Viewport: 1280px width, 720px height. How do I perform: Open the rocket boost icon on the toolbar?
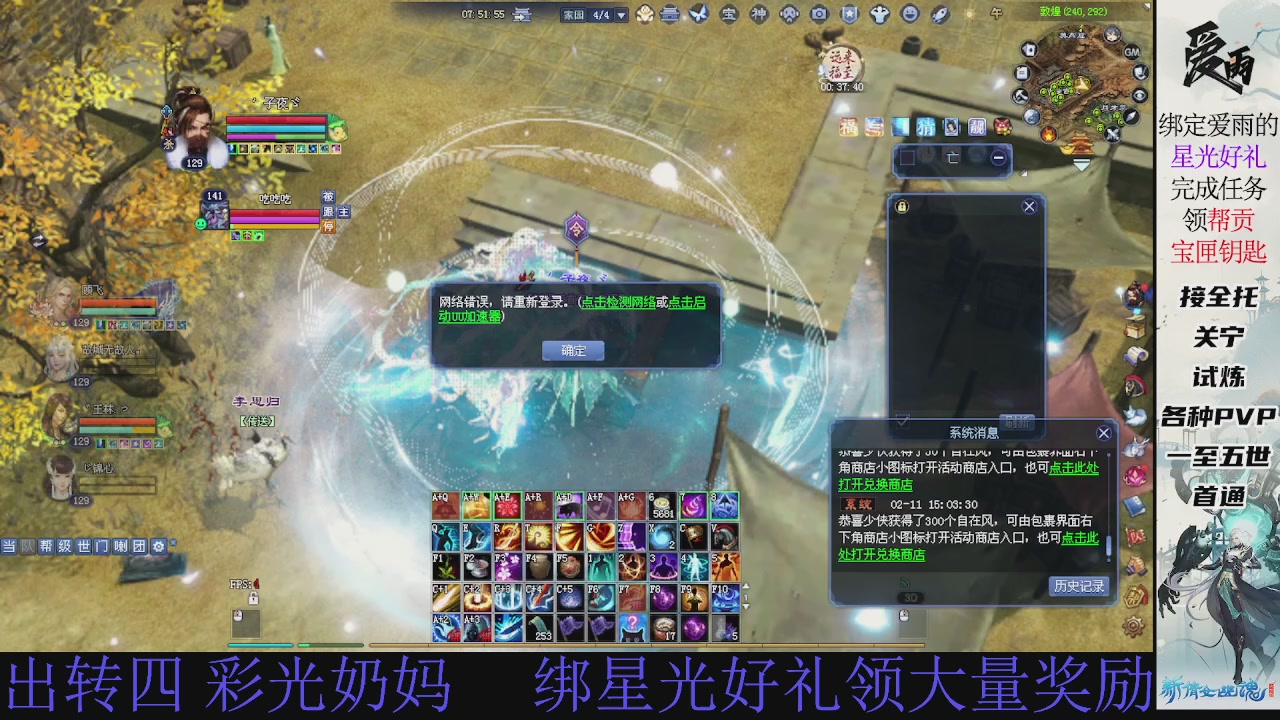coord(938,13)
